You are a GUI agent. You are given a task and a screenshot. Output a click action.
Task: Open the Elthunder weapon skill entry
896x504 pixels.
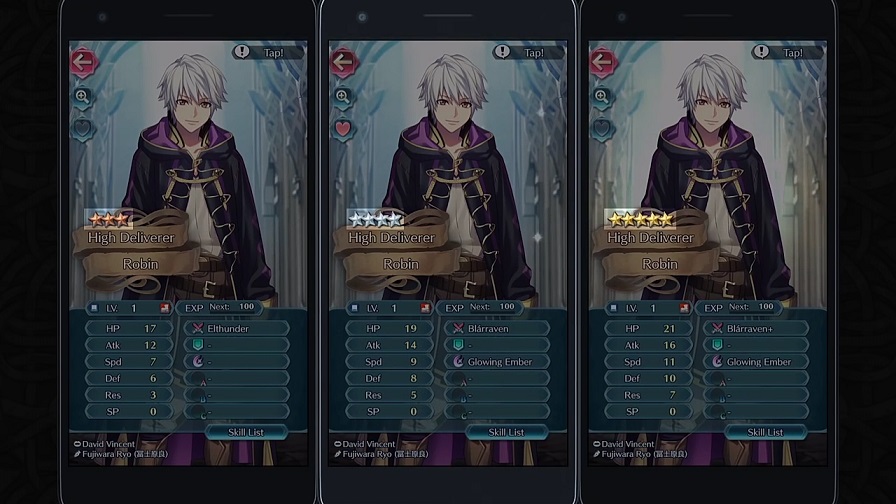click(235, 327)
